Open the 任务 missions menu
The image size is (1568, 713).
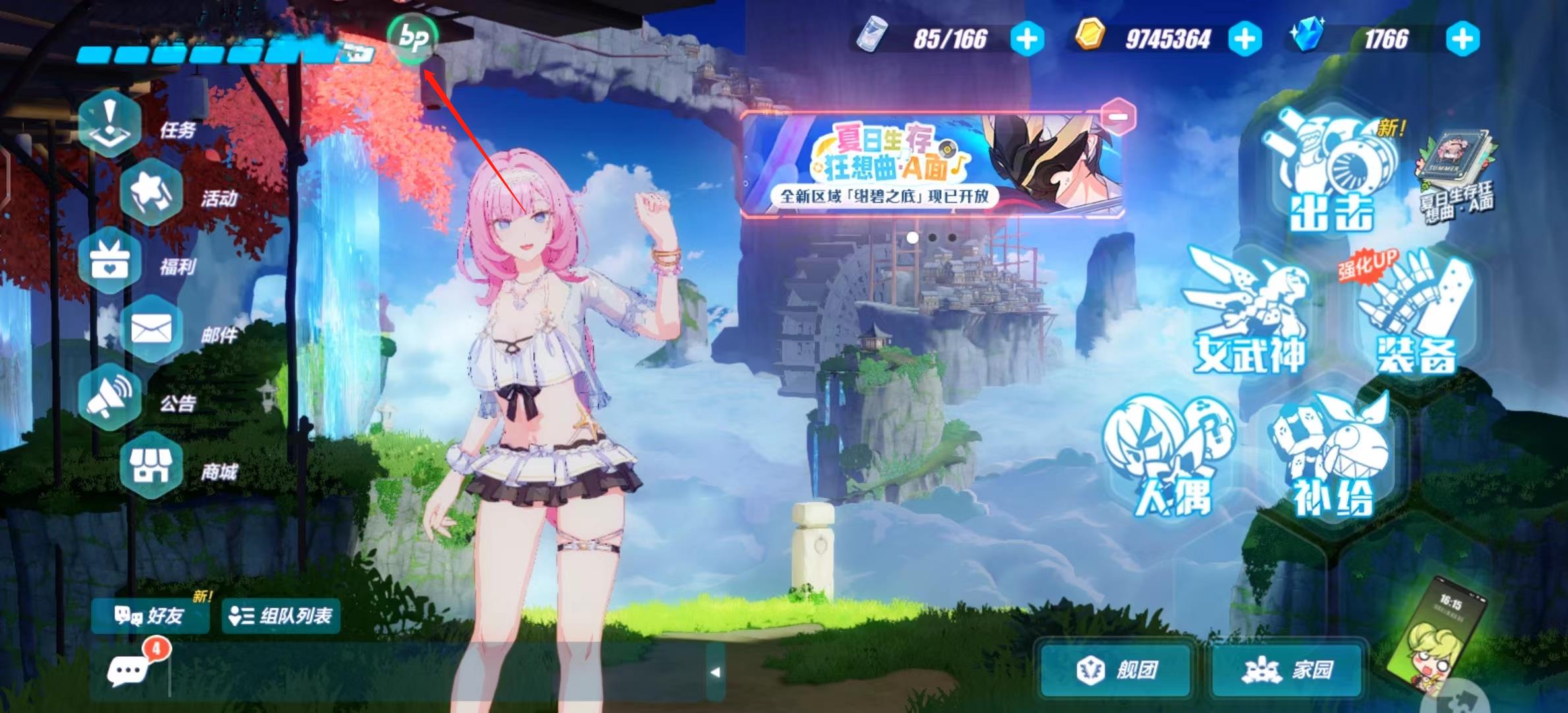[111, 125]
